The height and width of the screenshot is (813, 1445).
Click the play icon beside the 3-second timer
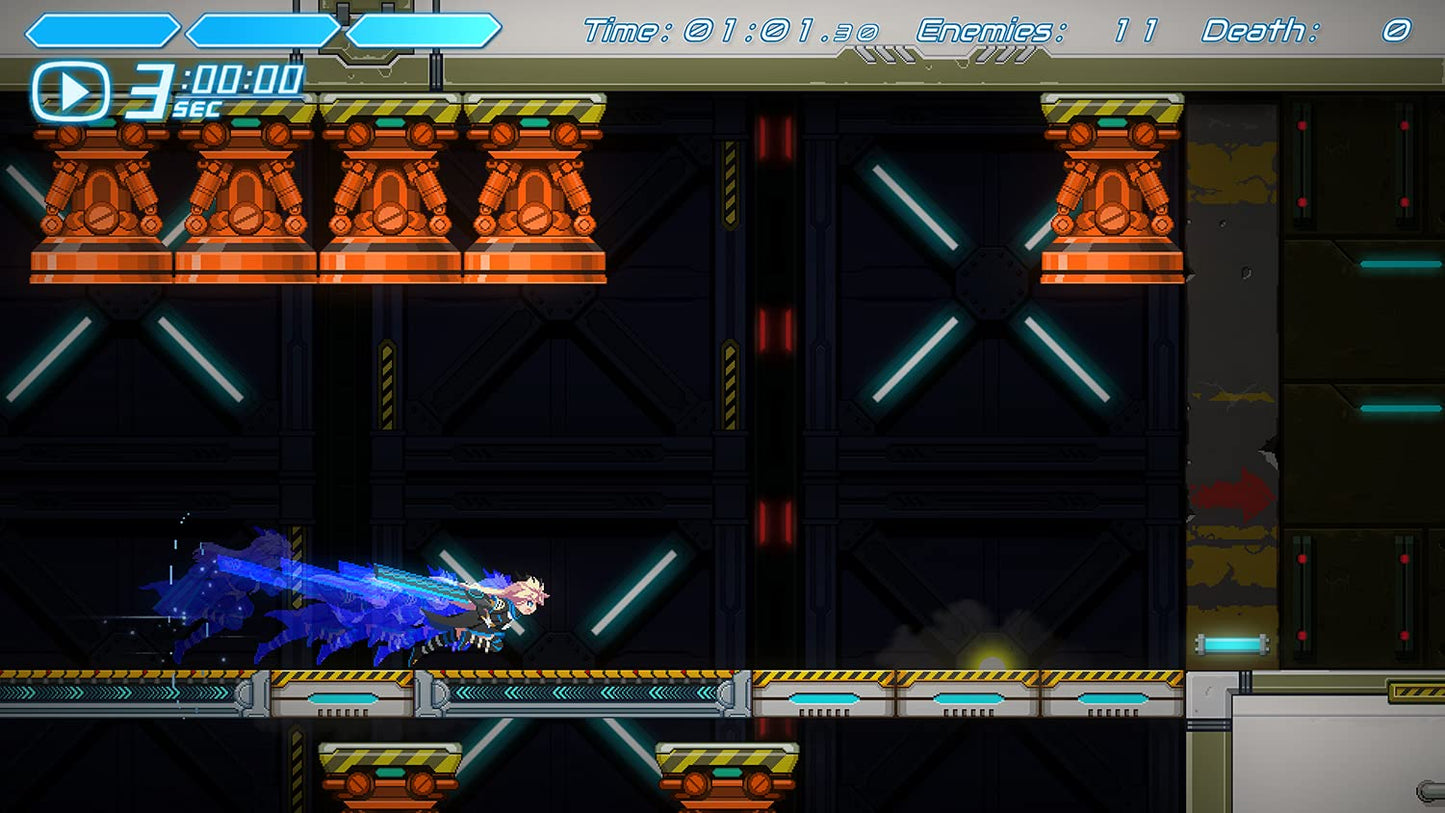71,92
